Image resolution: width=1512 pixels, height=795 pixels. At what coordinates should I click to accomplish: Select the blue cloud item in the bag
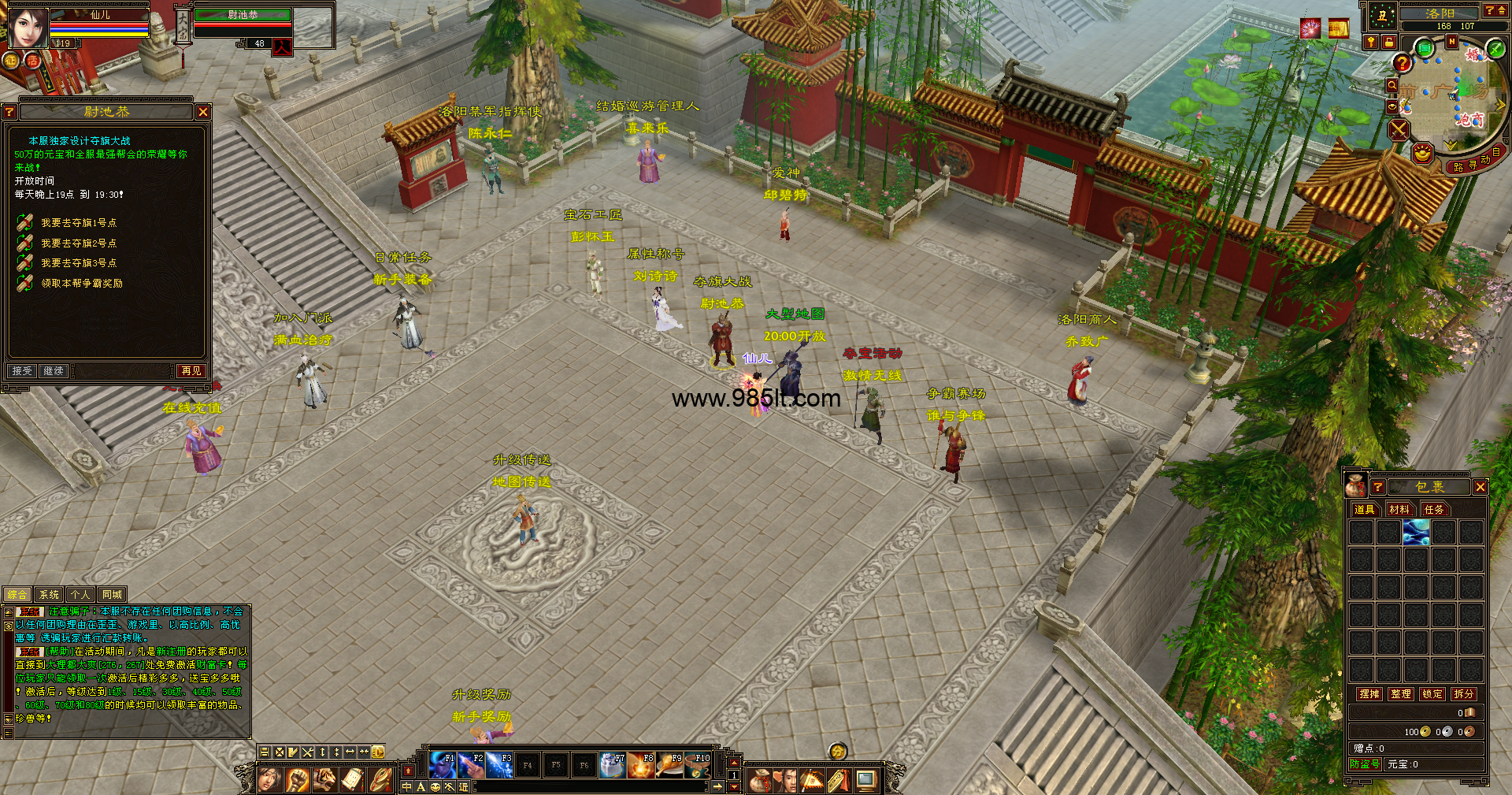click(x=1416, y=533)
